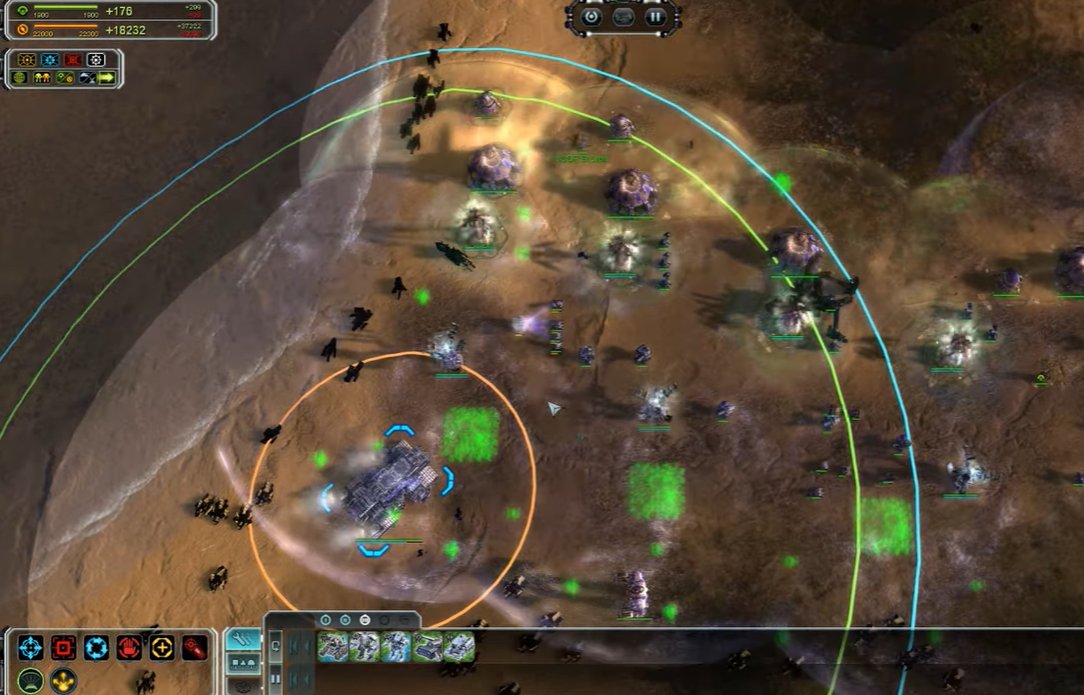
Task: Select the white gear overlay icon
Action: coord(96,60)
